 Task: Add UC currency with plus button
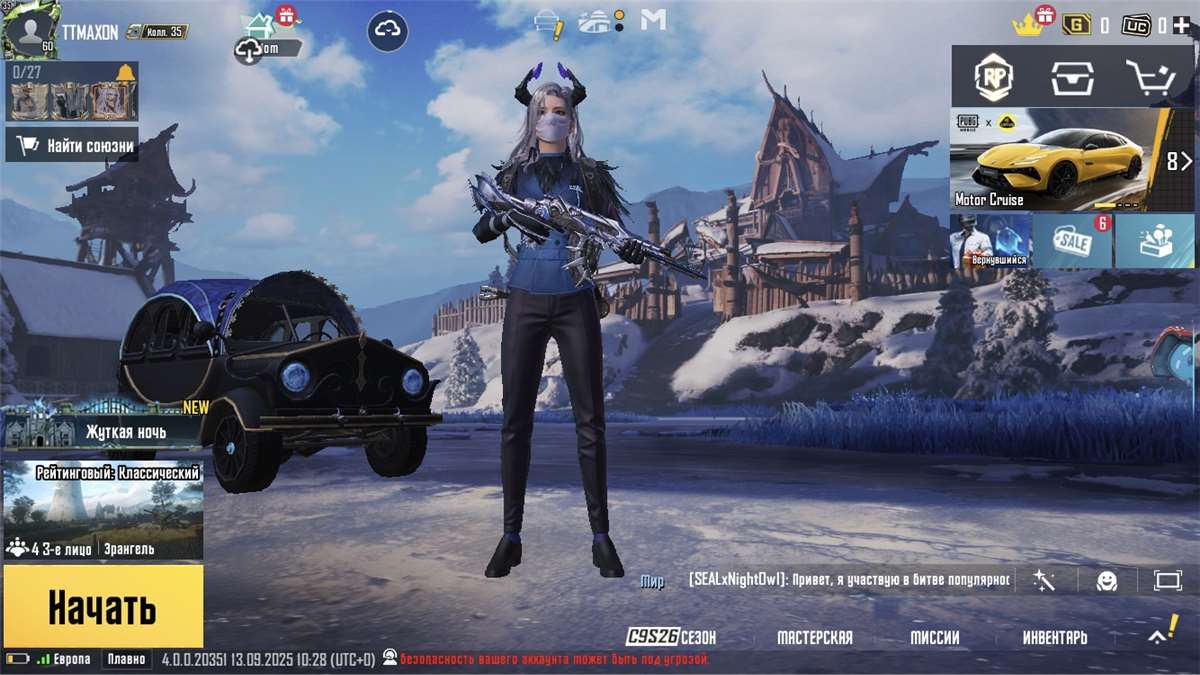tap(1181, 25)
